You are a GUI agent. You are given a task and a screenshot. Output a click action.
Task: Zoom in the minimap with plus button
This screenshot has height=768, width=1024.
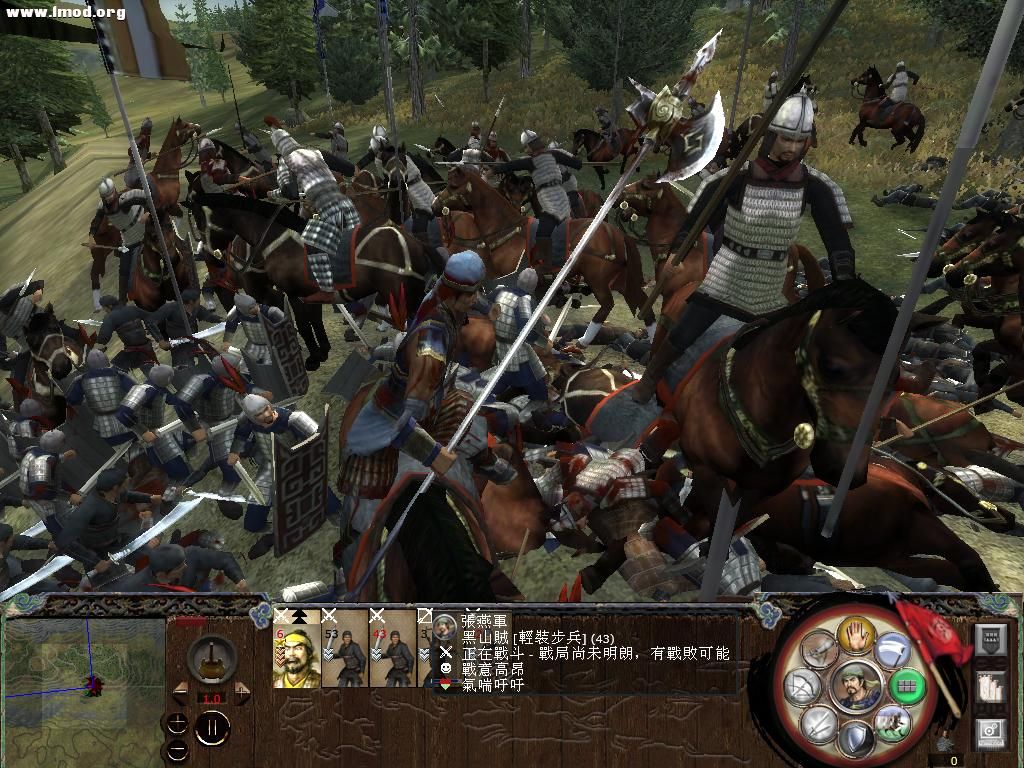(178, 724)
